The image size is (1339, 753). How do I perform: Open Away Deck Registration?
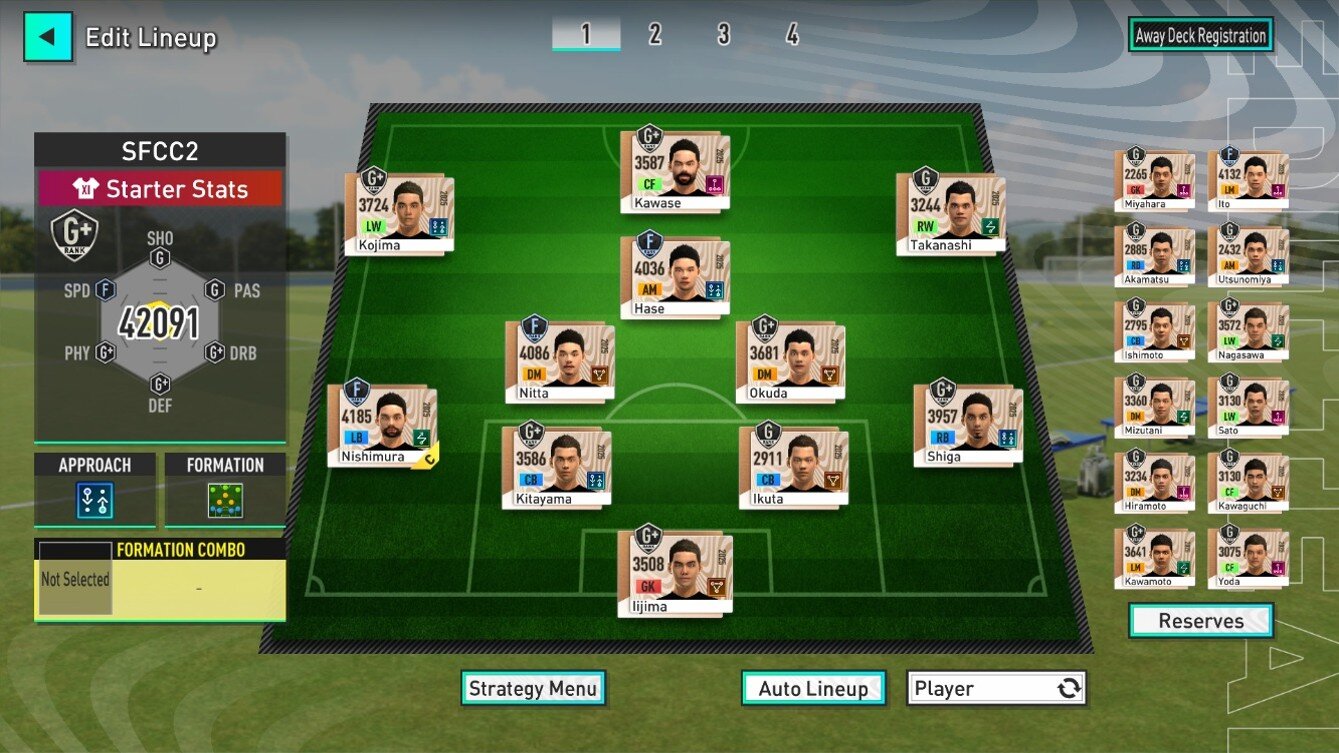point(1200,35)
